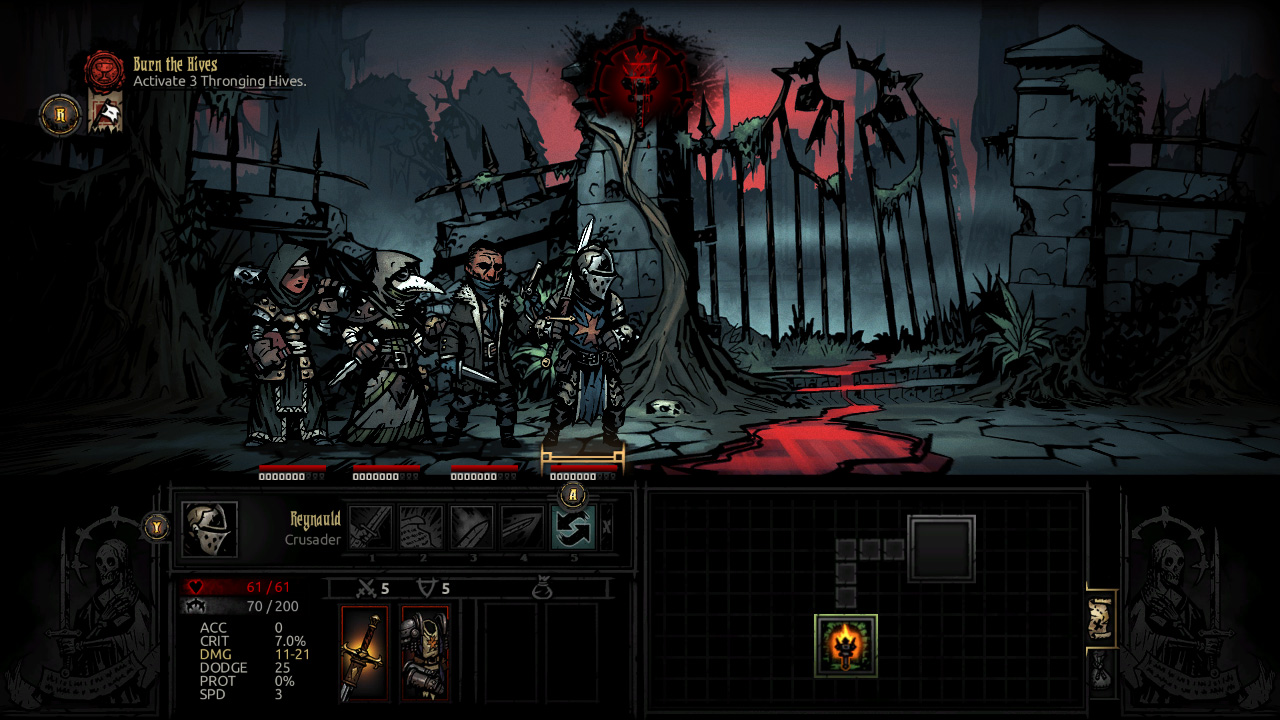
Task: Inspect Reynauld's equipped sword
Action: point(366,648)
